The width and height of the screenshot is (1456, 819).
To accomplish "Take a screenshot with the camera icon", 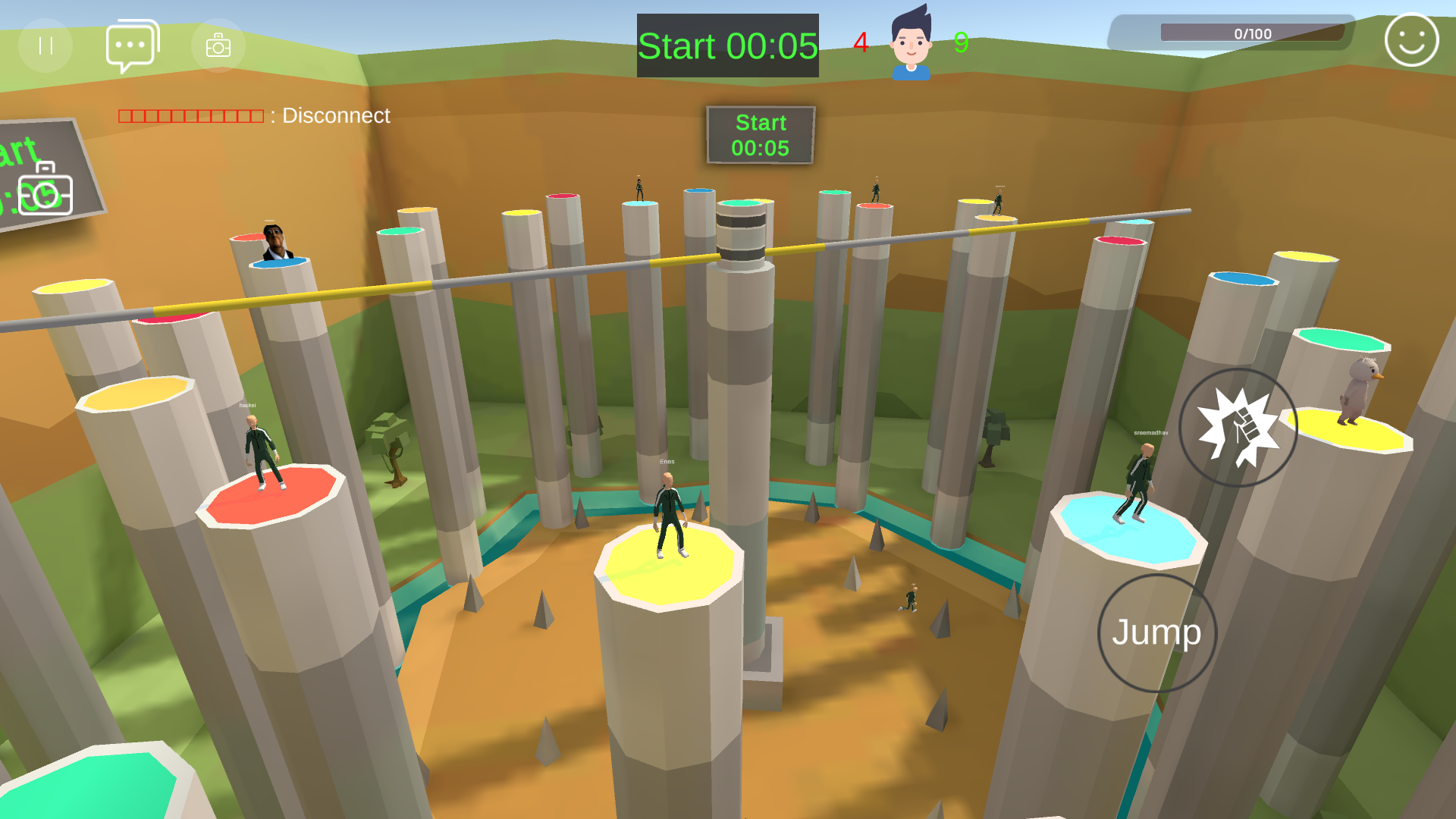I will [x=218, y=45].
